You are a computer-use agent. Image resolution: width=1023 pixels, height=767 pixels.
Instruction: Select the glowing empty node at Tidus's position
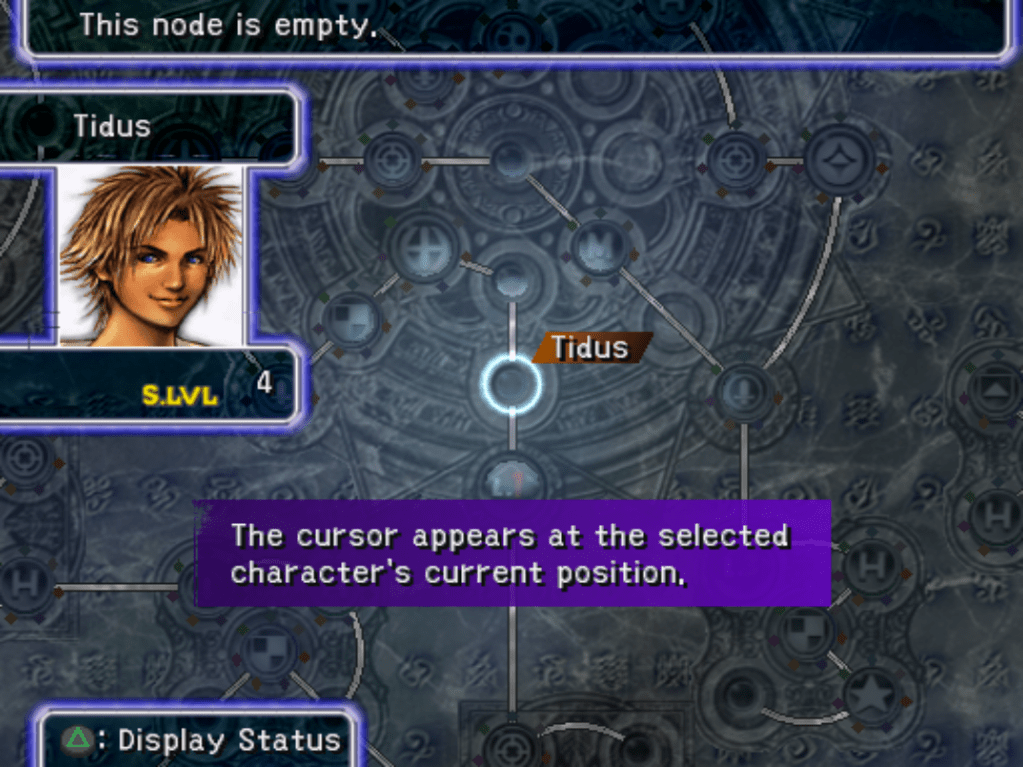(511, 384)
